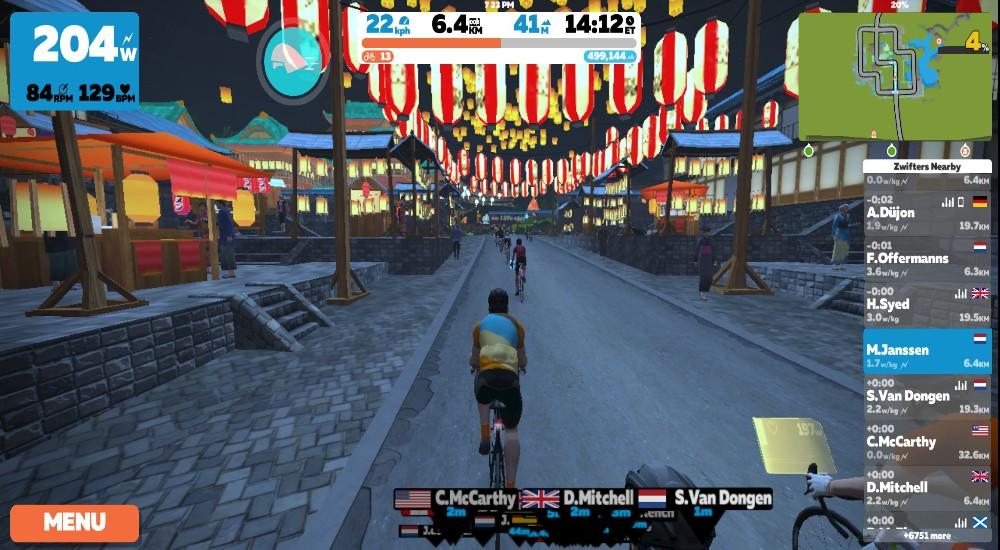This screenshot has height=550, width=1000.
Task: Select D.Mitchell in the rider list
Action: [x=927, y=488]
